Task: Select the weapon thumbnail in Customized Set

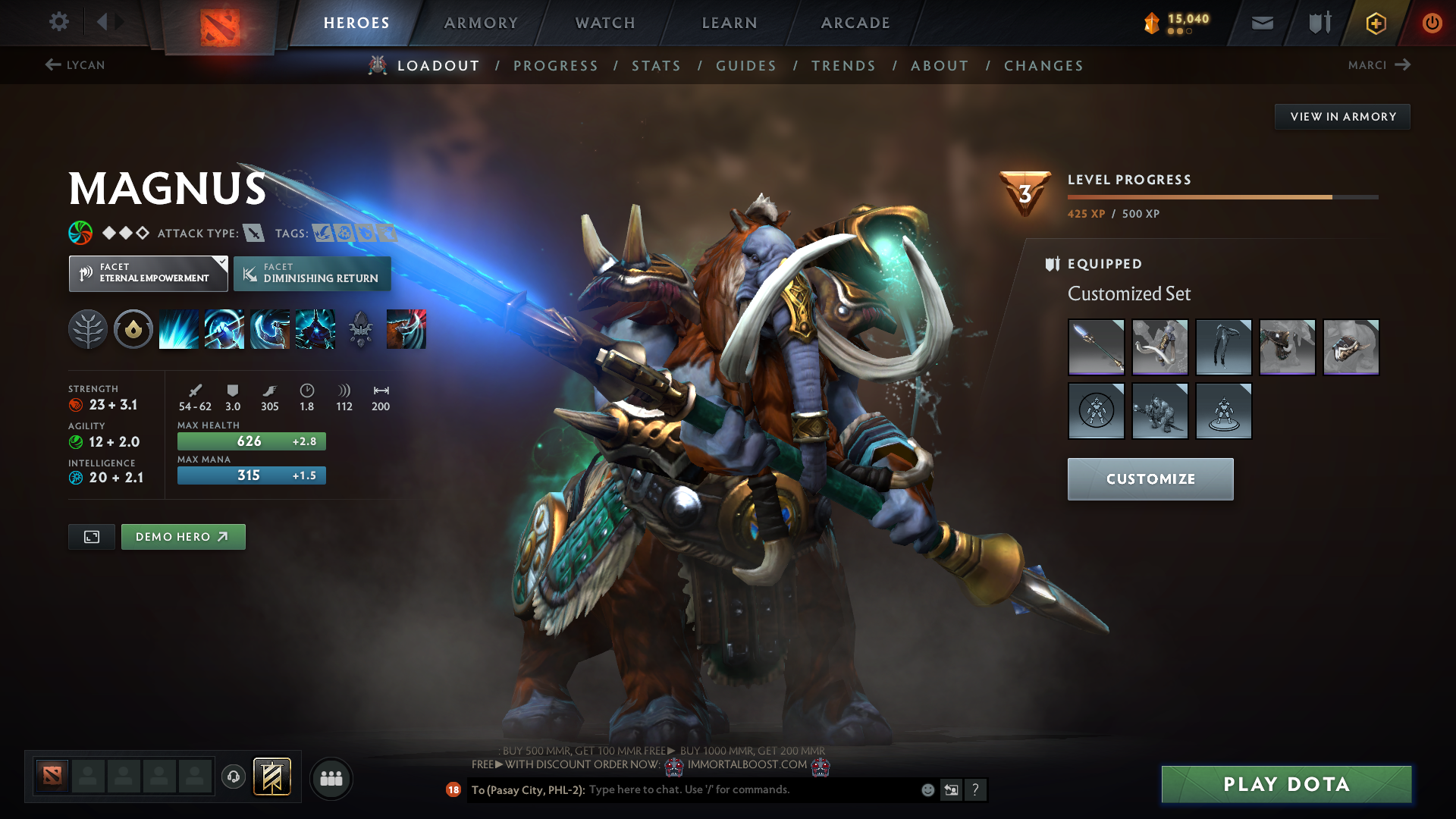Action: 1097,347
